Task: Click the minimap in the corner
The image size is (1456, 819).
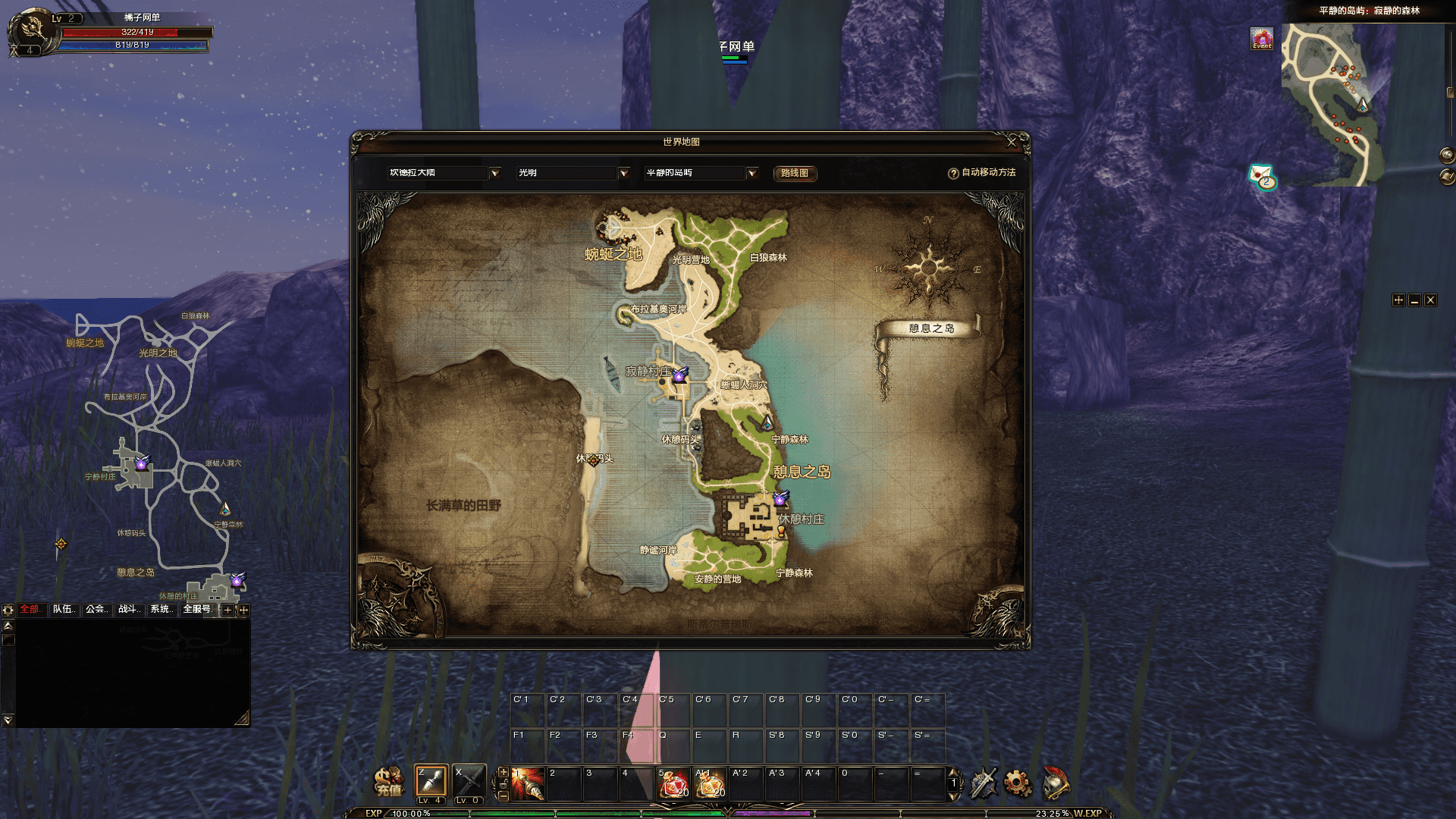Action: pyautogui.click(x=1332, y=105)
